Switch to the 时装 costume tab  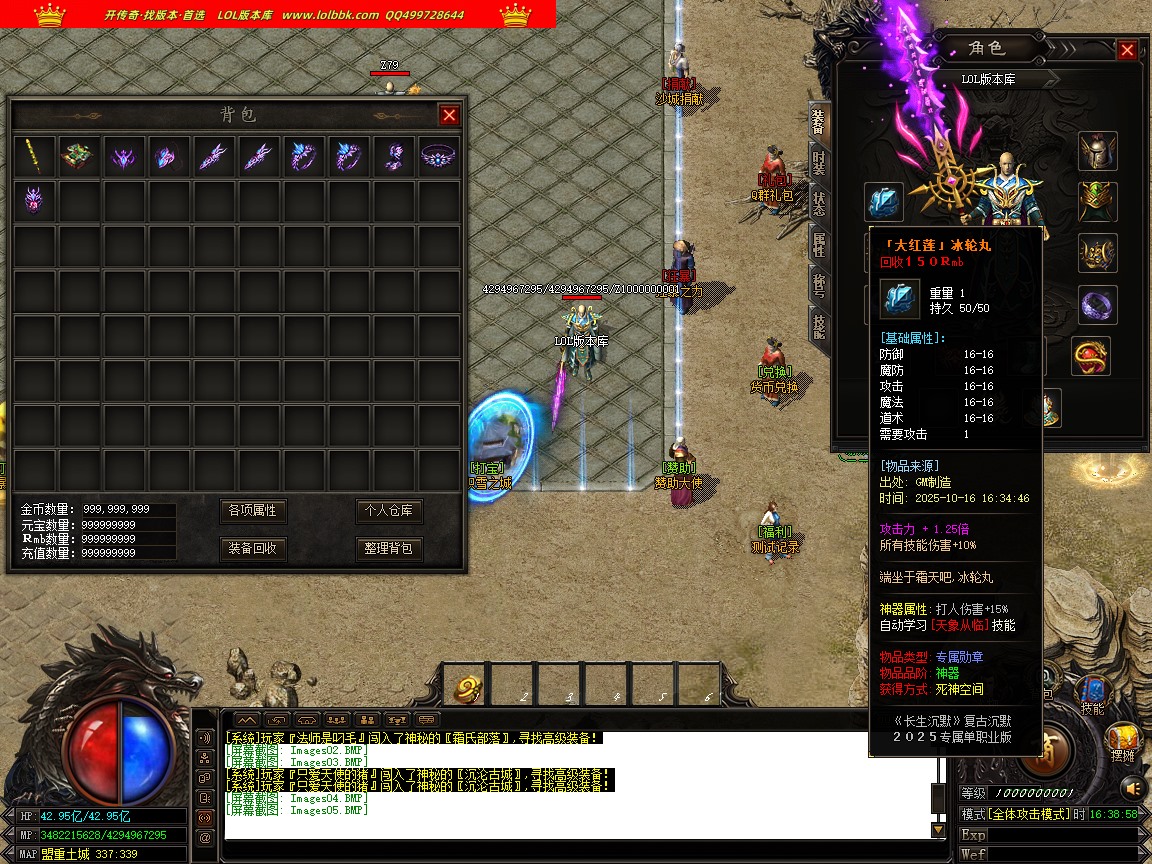click(819, 163)
